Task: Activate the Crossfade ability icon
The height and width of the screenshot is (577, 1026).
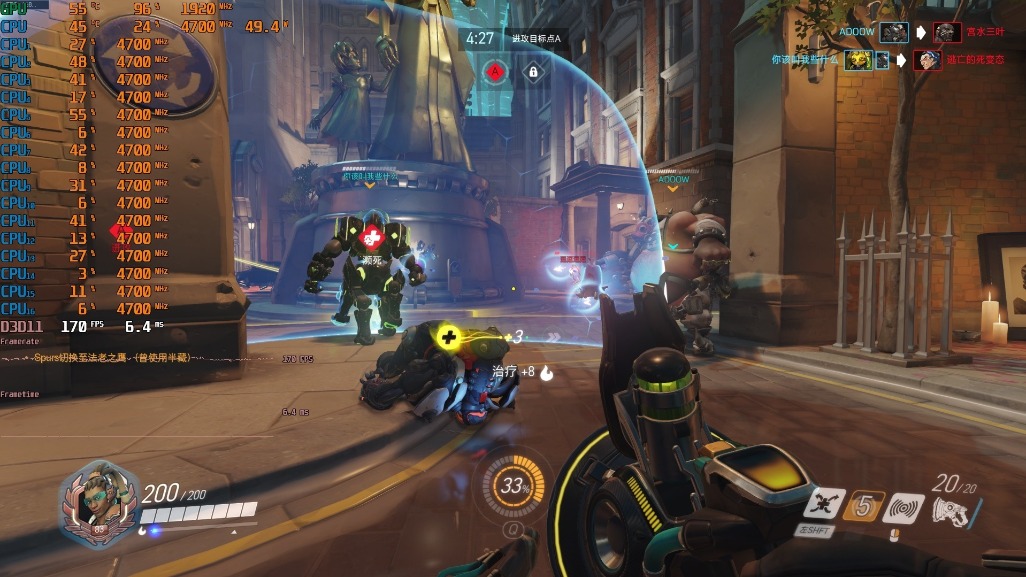Action: tap(825, 506)
